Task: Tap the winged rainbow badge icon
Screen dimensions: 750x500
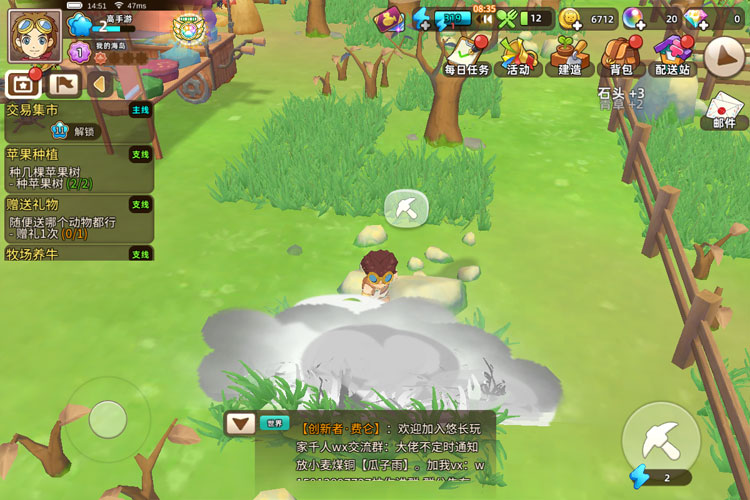Action: (x=186, y=28)
